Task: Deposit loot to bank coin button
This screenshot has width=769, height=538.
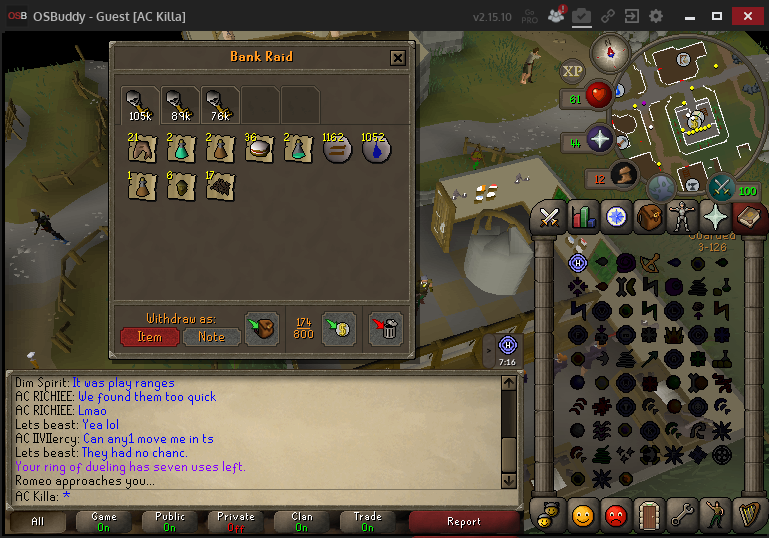Action: point(340,328)
